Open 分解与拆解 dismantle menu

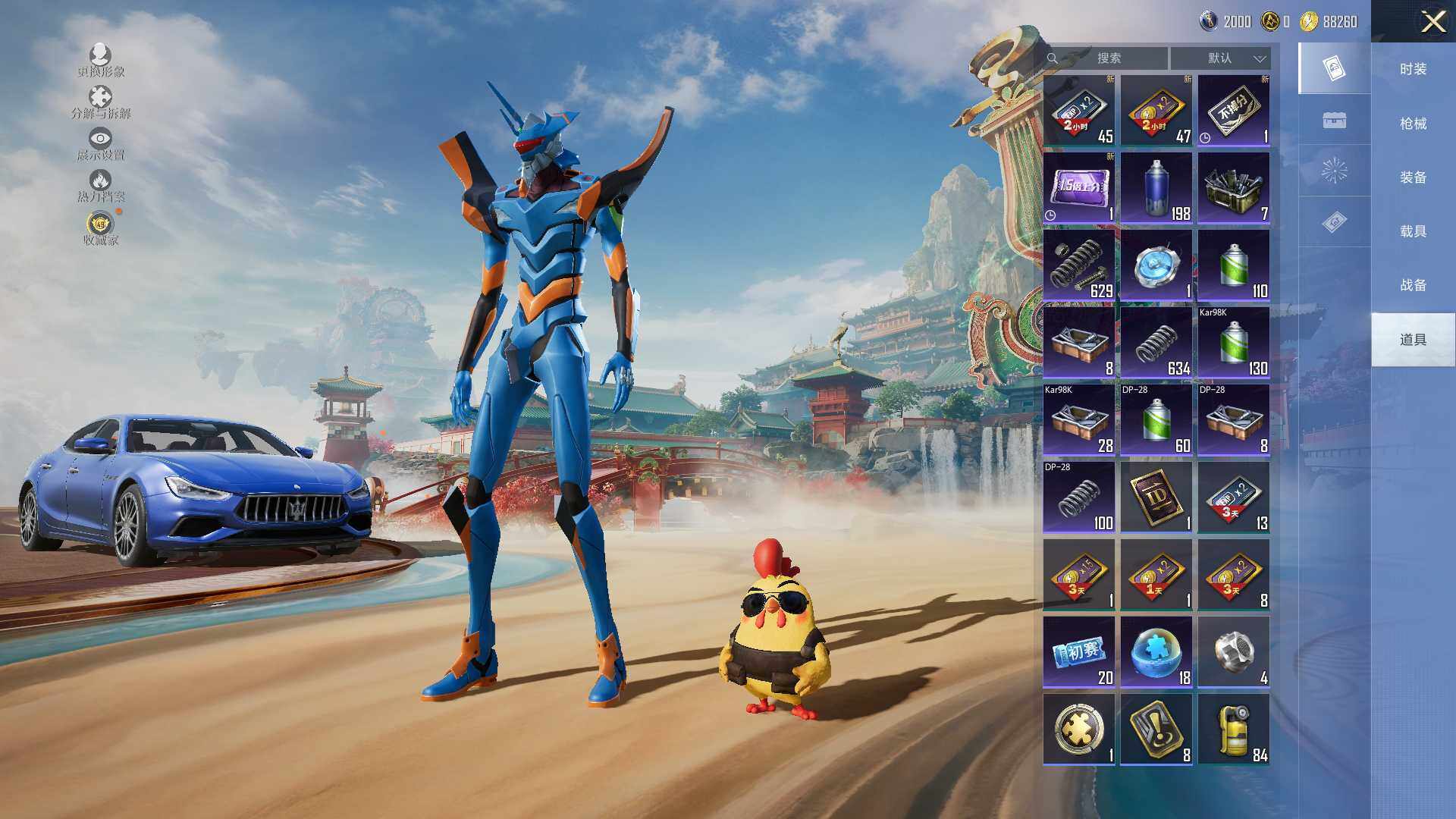coord(100,102)
